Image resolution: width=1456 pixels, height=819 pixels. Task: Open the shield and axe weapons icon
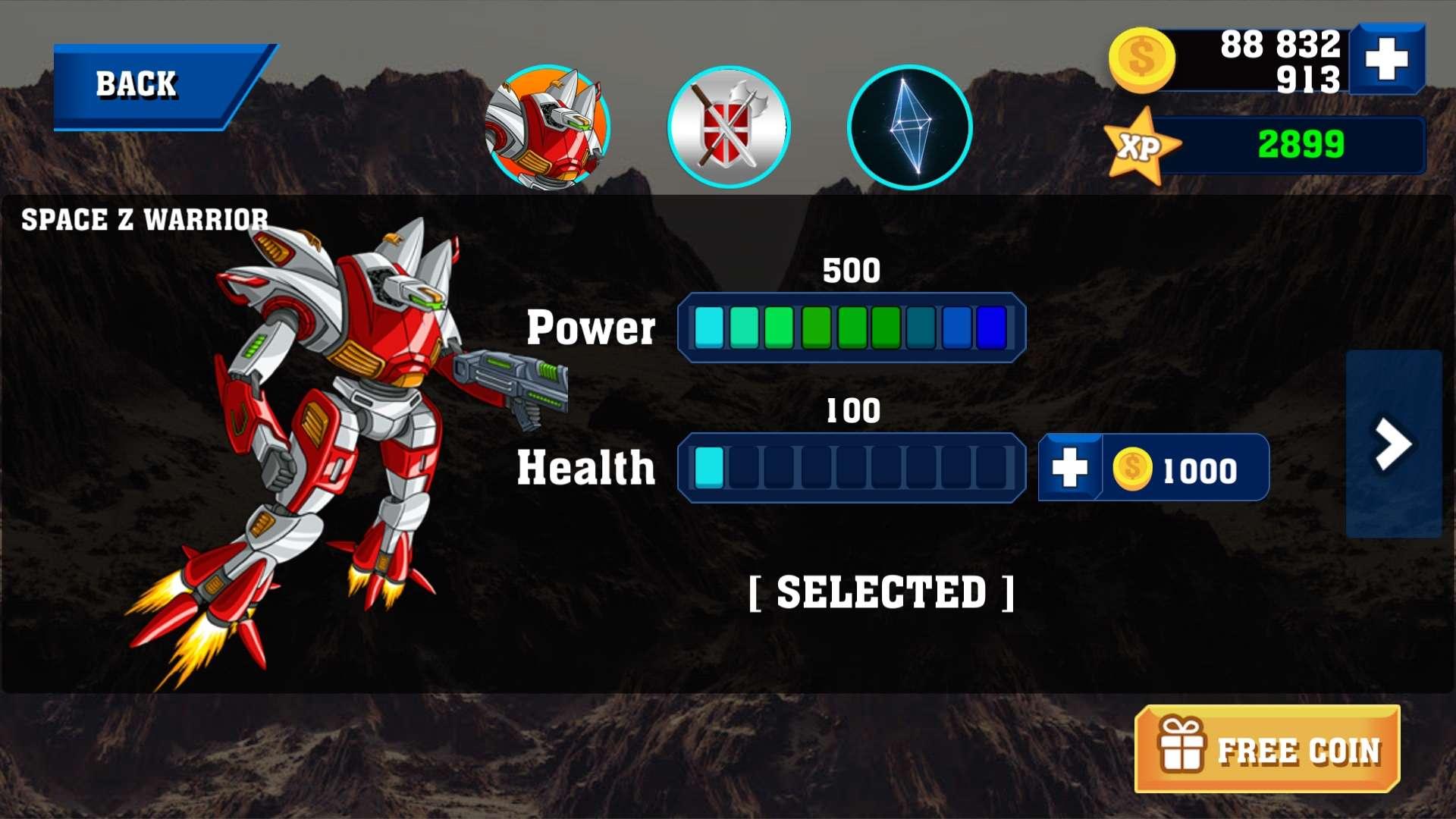click(728, 126)
